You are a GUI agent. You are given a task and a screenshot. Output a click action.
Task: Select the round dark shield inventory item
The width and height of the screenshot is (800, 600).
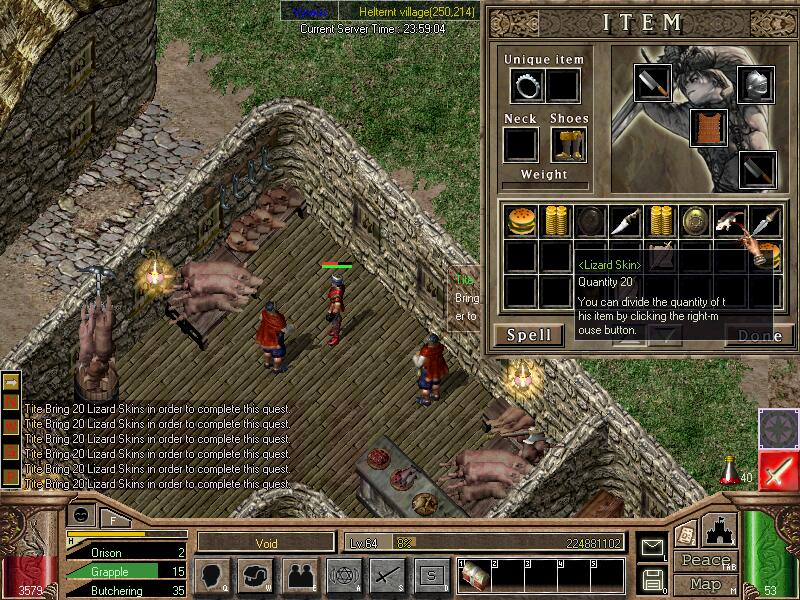(590, 221)
